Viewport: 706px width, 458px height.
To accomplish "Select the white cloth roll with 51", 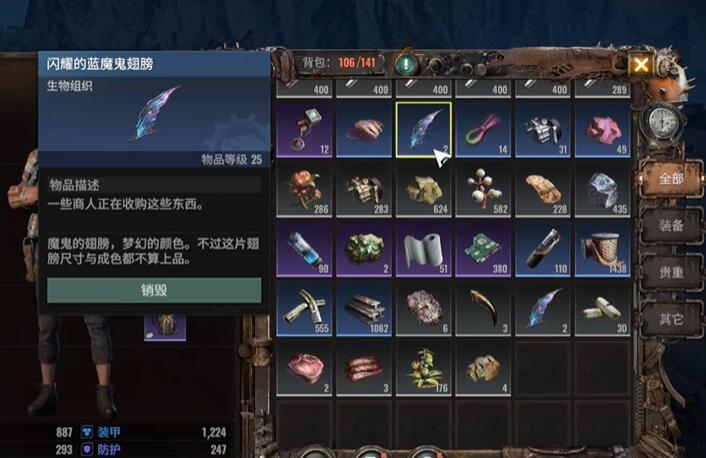I will click(423, 248).
